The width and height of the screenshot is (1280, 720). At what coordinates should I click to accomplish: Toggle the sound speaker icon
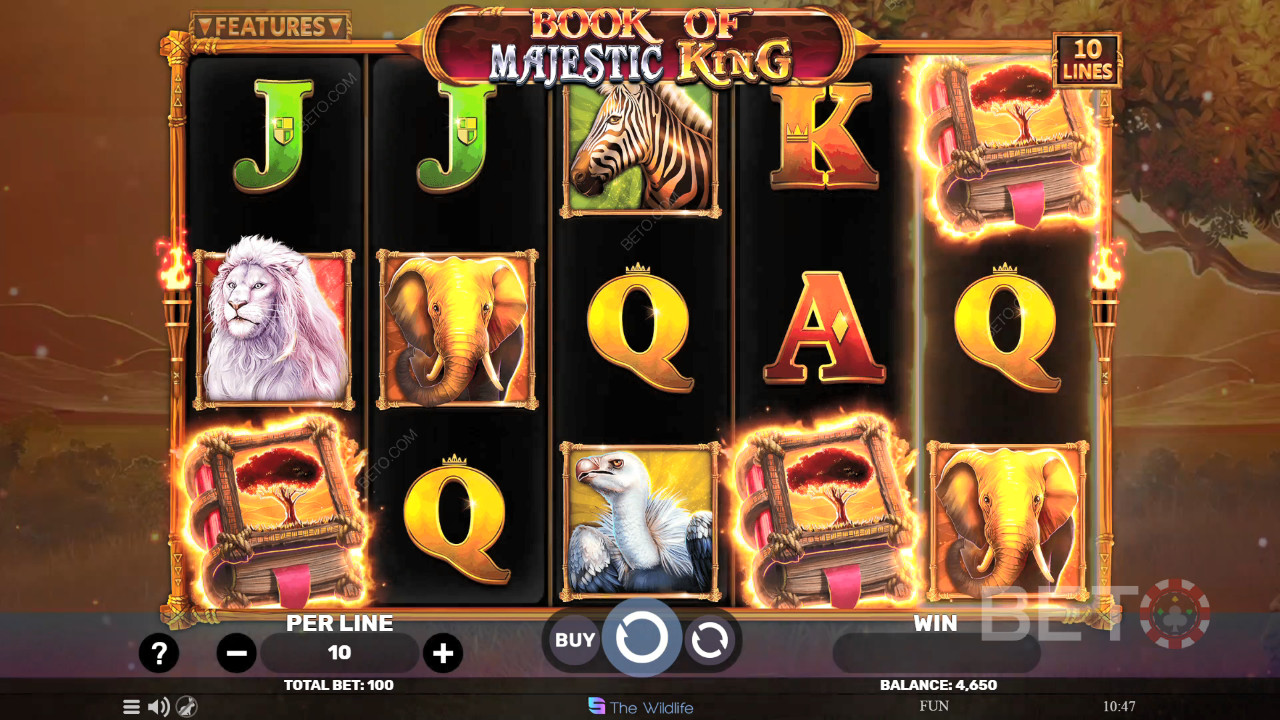coord(158,707)
